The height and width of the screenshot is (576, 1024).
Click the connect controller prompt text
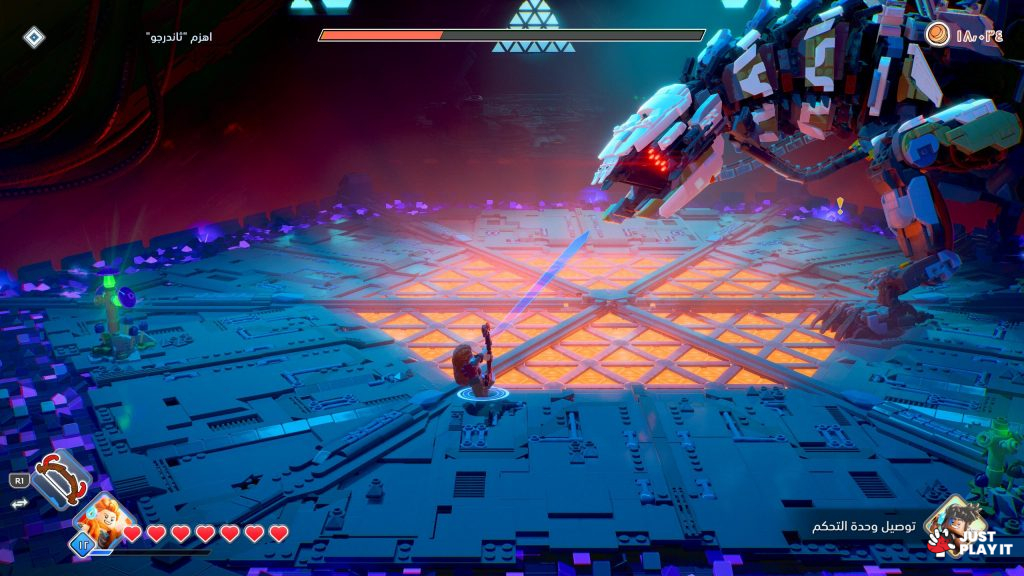pyautogui.click(x=860, y=527)
